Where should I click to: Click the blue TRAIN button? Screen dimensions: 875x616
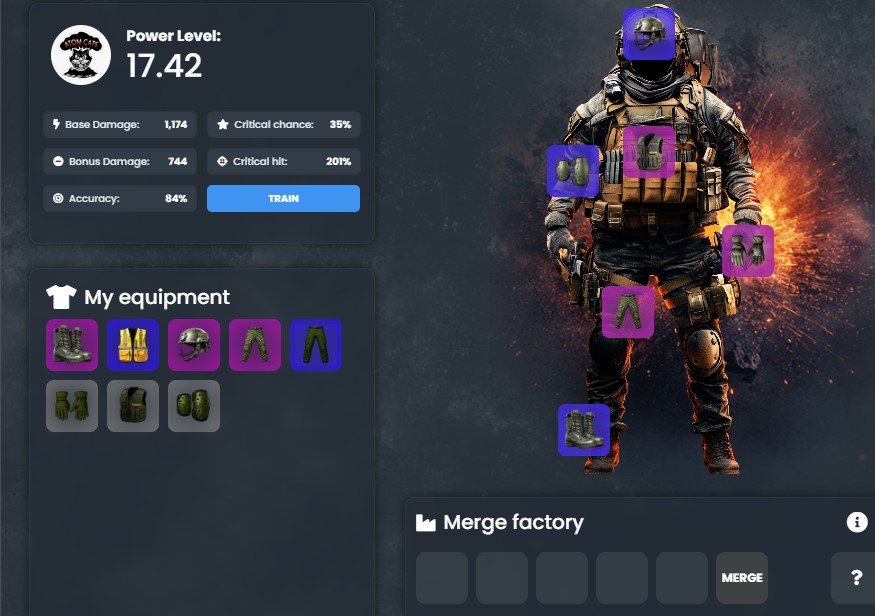pos(283,198)
